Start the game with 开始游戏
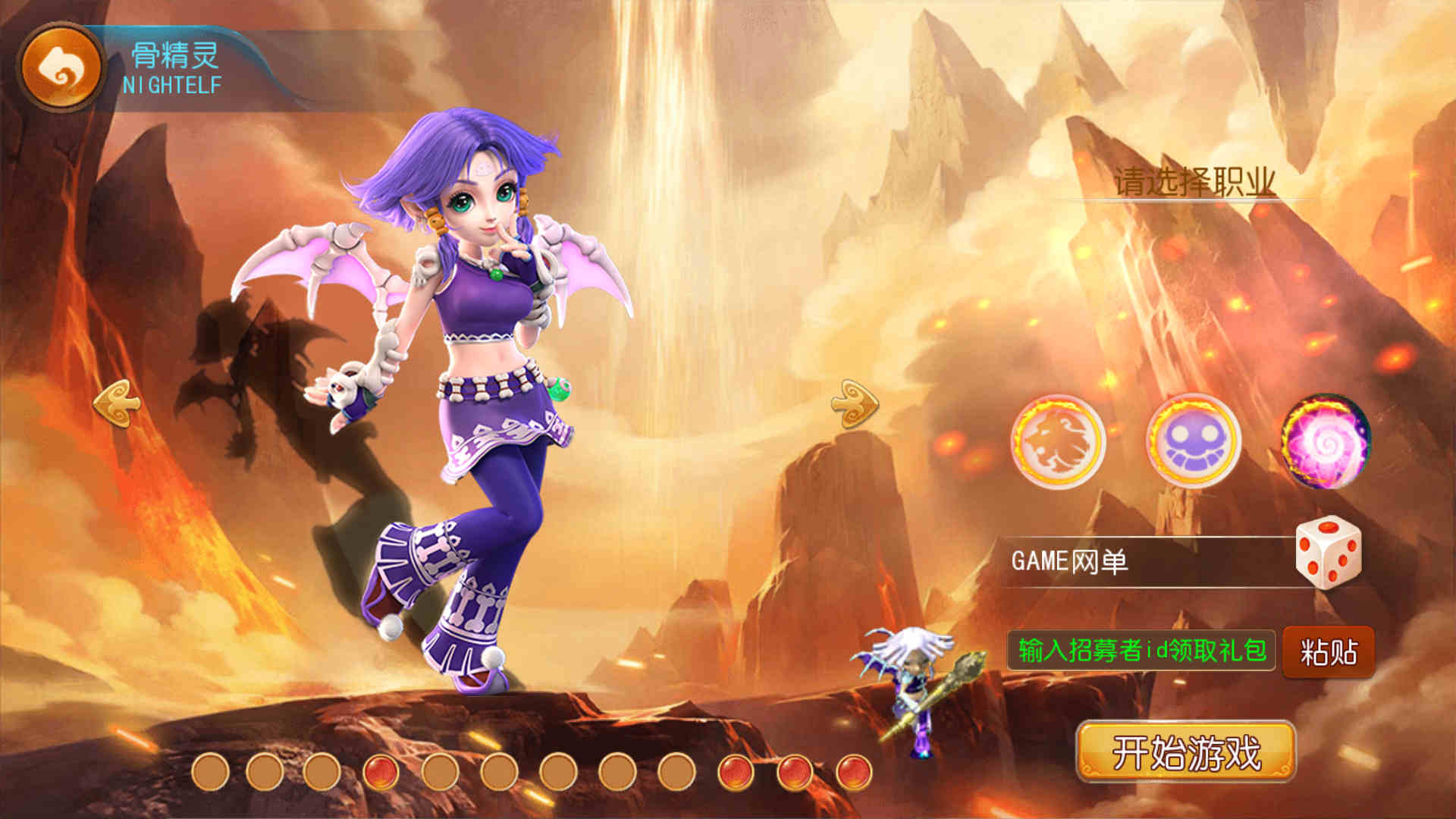 coord(1186,752)
